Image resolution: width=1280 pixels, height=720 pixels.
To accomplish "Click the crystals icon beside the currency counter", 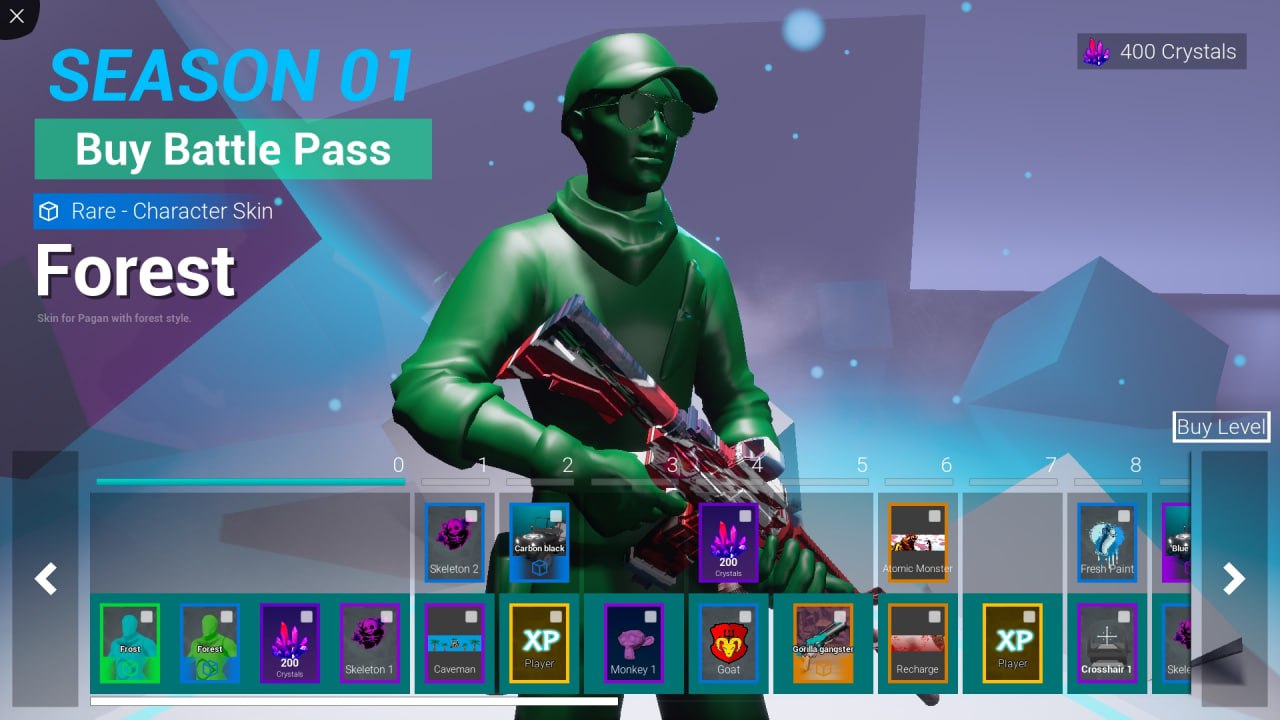I will (x=1097, y=51).
